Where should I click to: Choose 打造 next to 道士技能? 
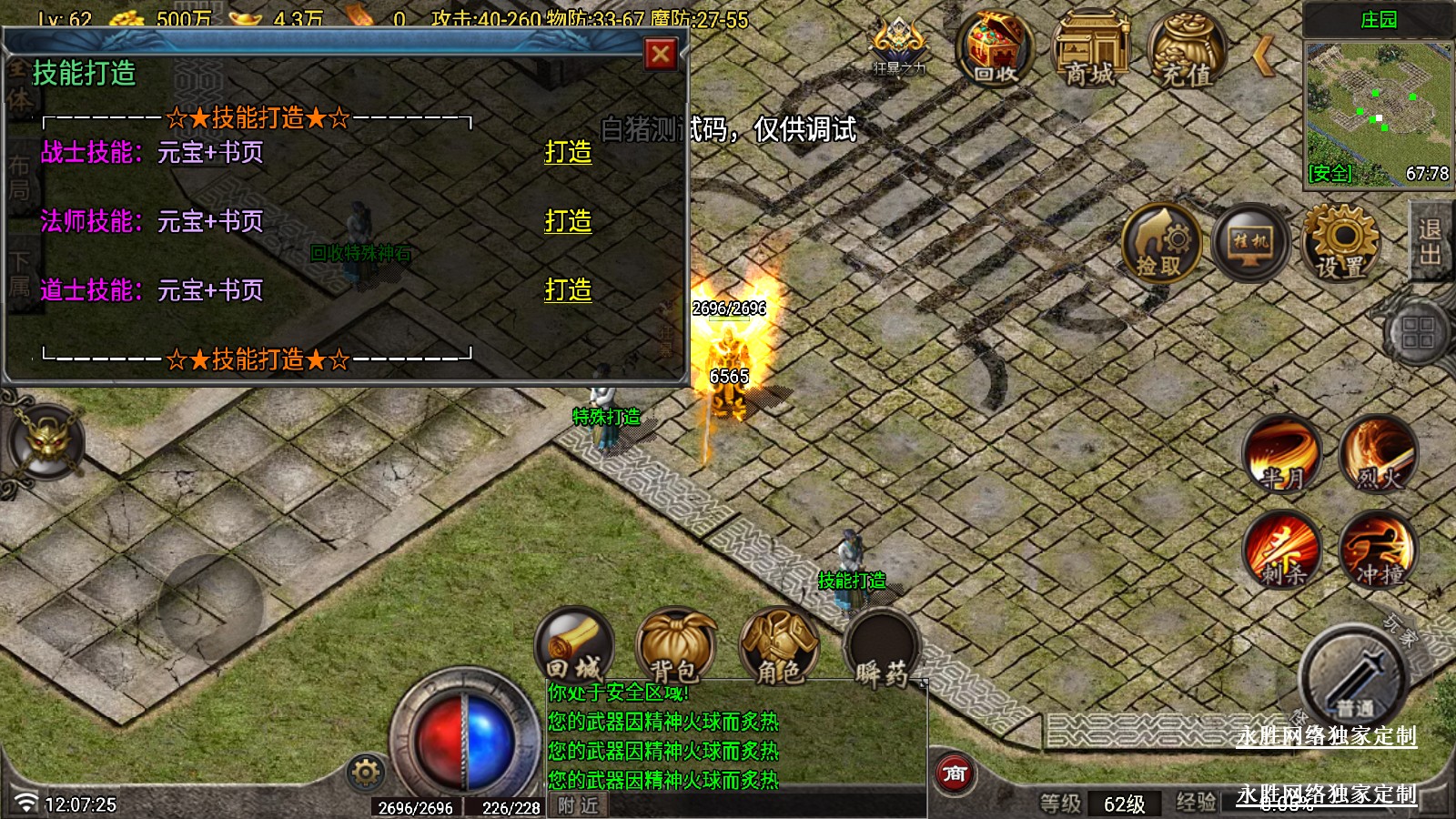click(x=568, y=290)
